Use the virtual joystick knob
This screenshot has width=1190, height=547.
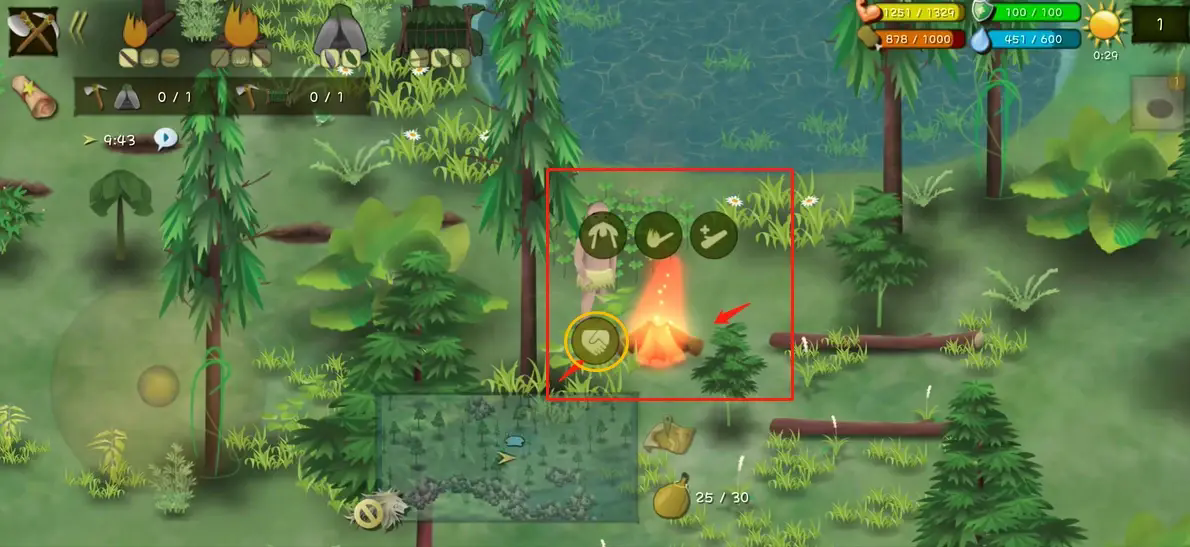click(x=158, y=386)
